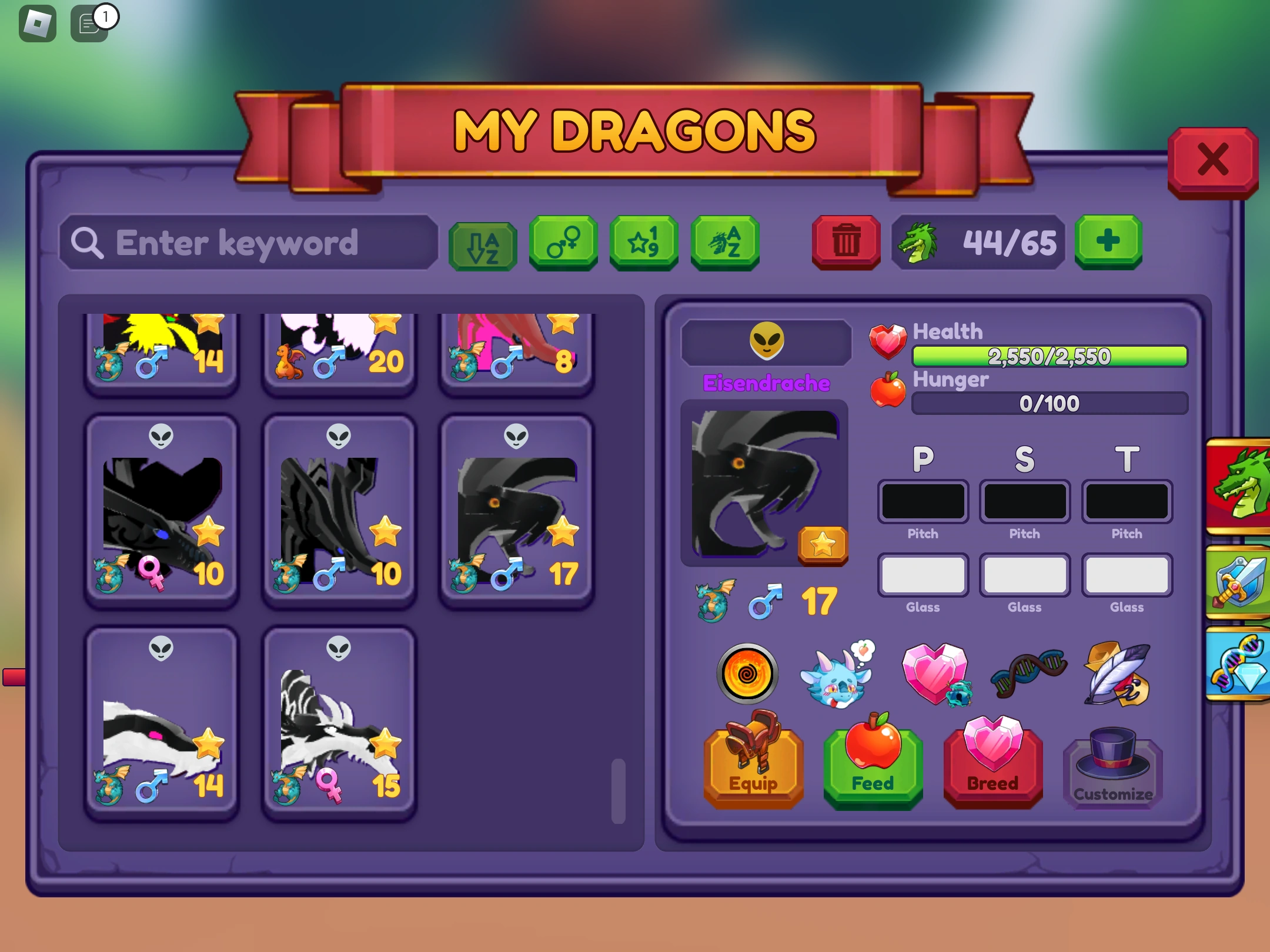Click the P Pitch color swatch
Viewport: 1270px width, 952px height.
(x=923, y=501)
